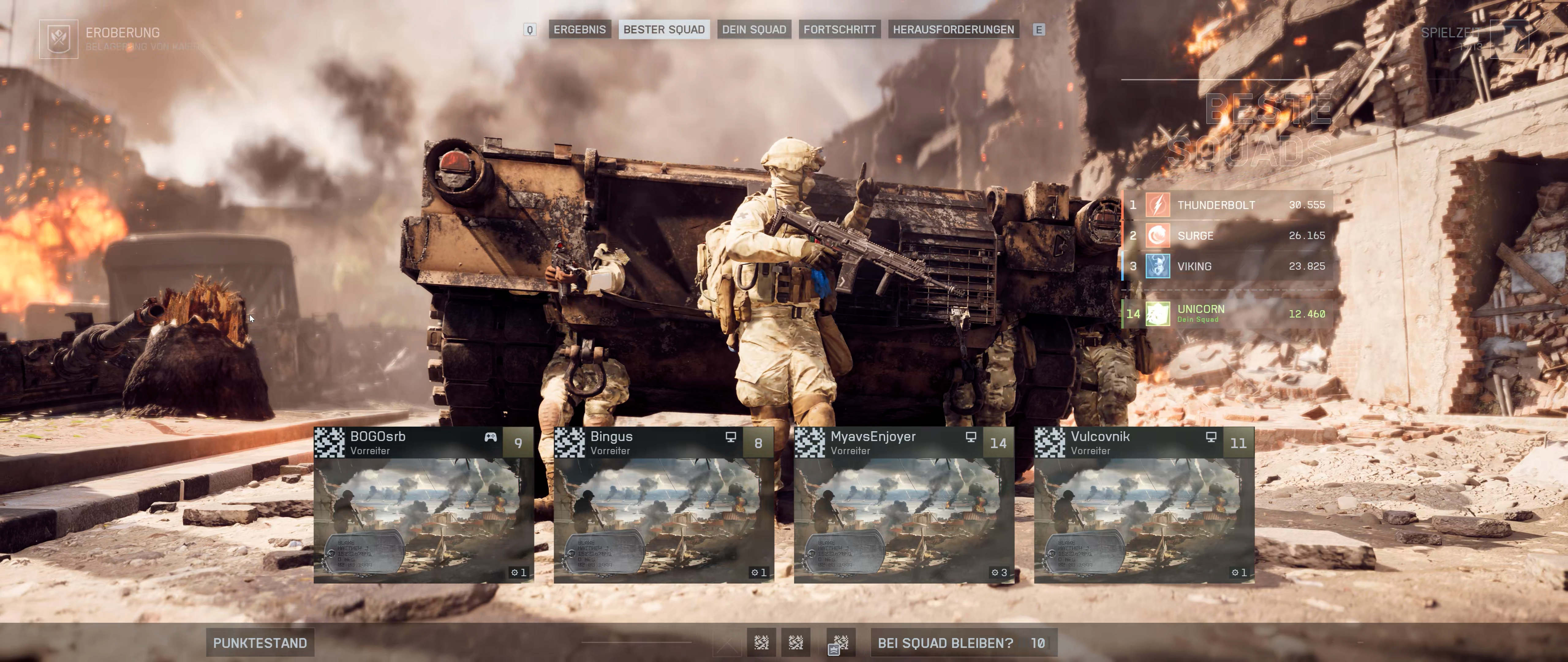
Task: Select the Thunderbolt squad row
Action: 1227,205
